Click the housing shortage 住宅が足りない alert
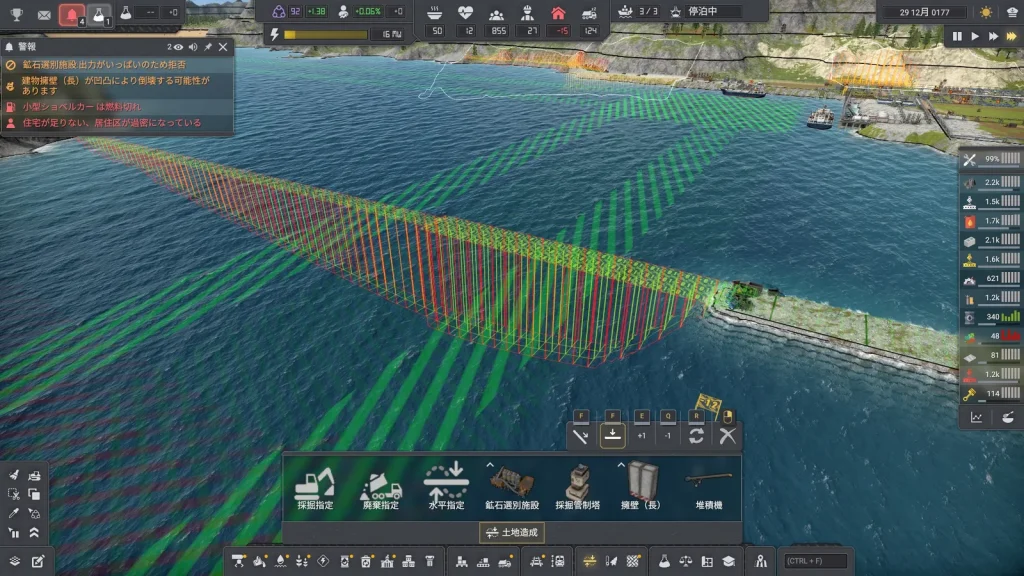Viewport: 1024px width, 576px height. [110, 123]
